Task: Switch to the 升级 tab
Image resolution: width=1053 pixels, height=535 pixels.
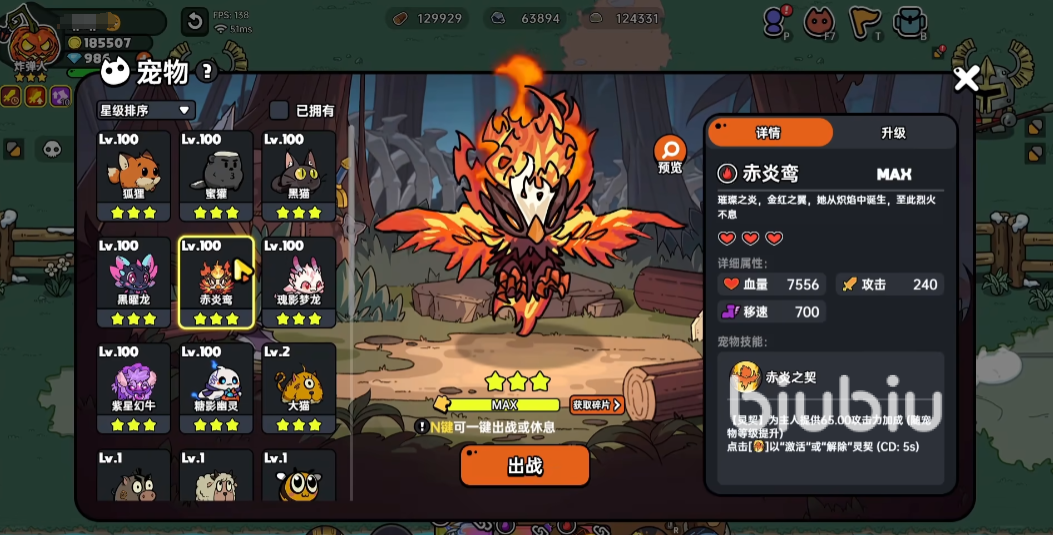Action: click(x=893, y=133)
